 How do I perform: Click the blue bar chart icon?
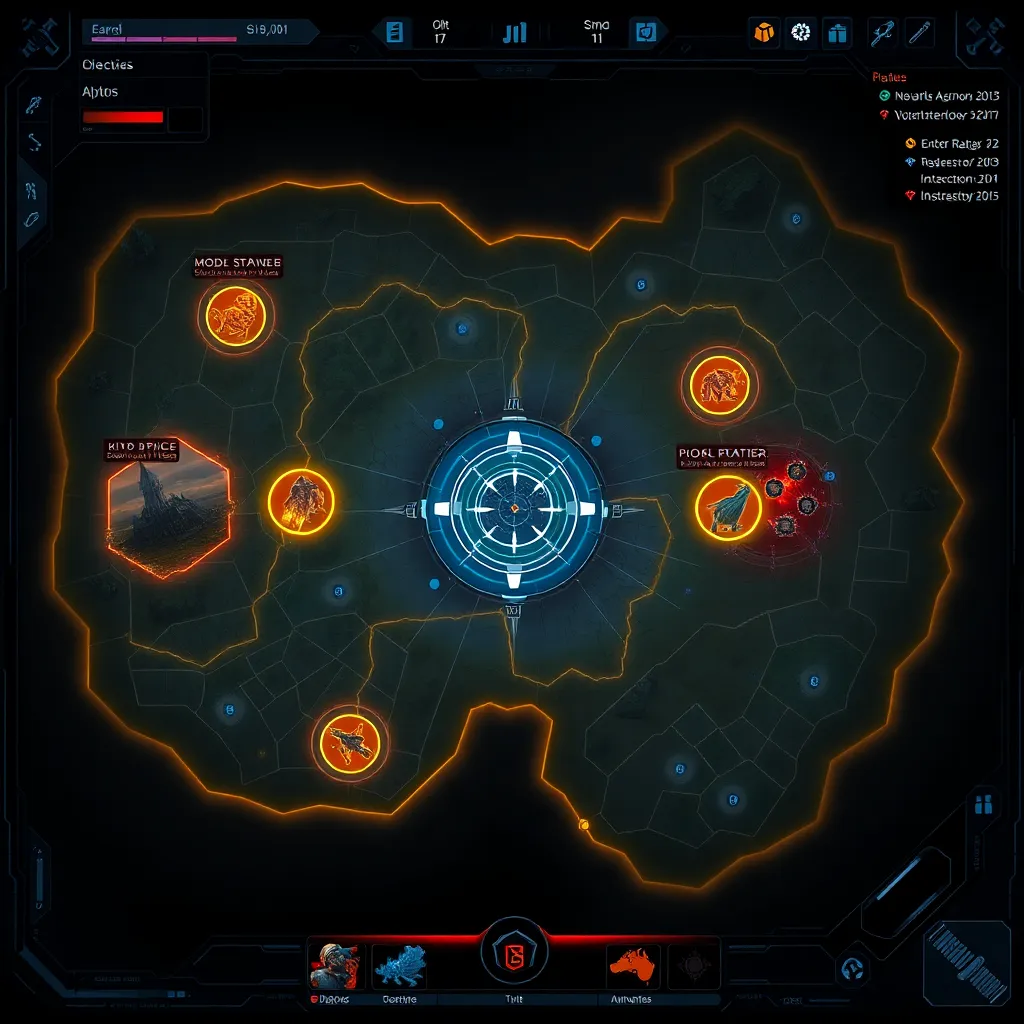point(515,32)
